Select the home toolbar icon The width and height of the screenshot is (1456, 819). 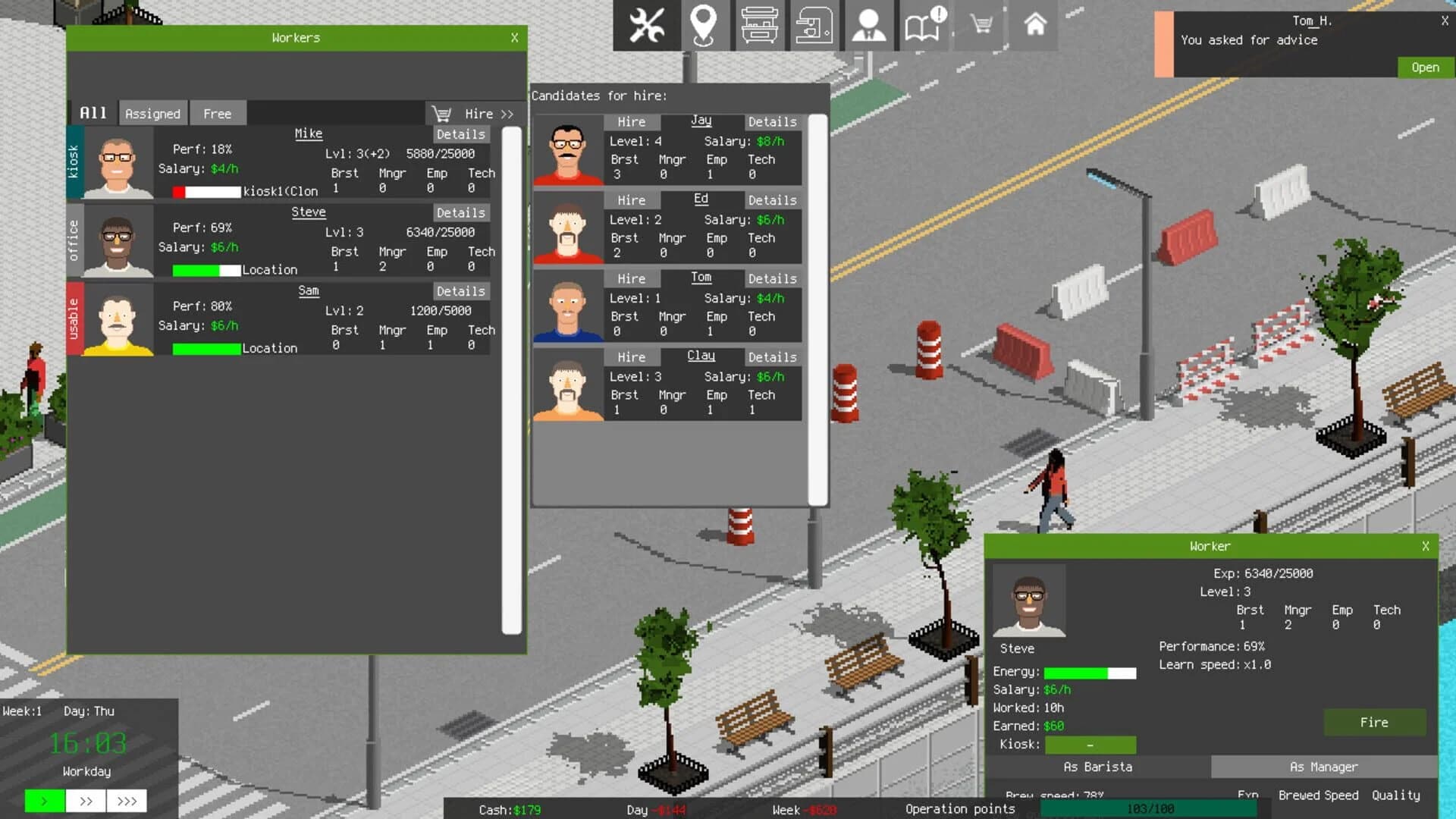tap(1034, 25)
